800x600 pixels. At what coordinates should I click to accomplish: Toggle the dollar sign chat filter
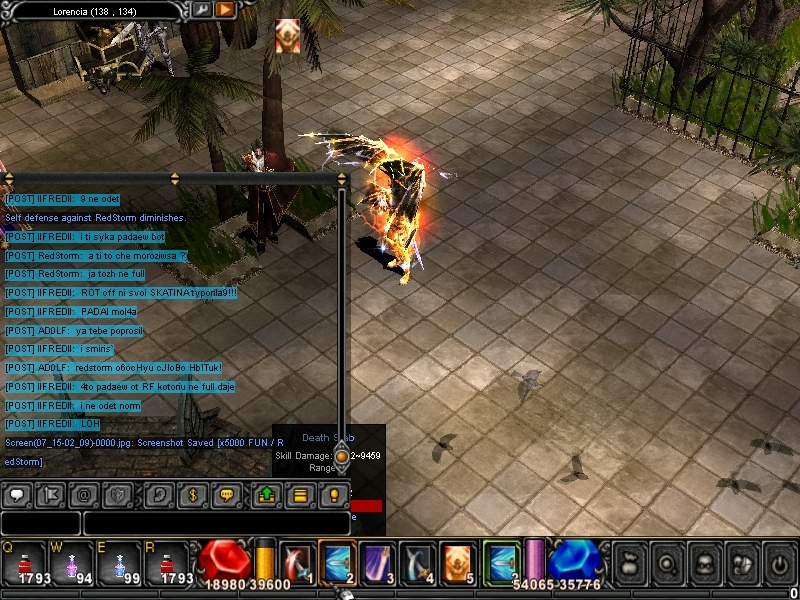point(193,494)
